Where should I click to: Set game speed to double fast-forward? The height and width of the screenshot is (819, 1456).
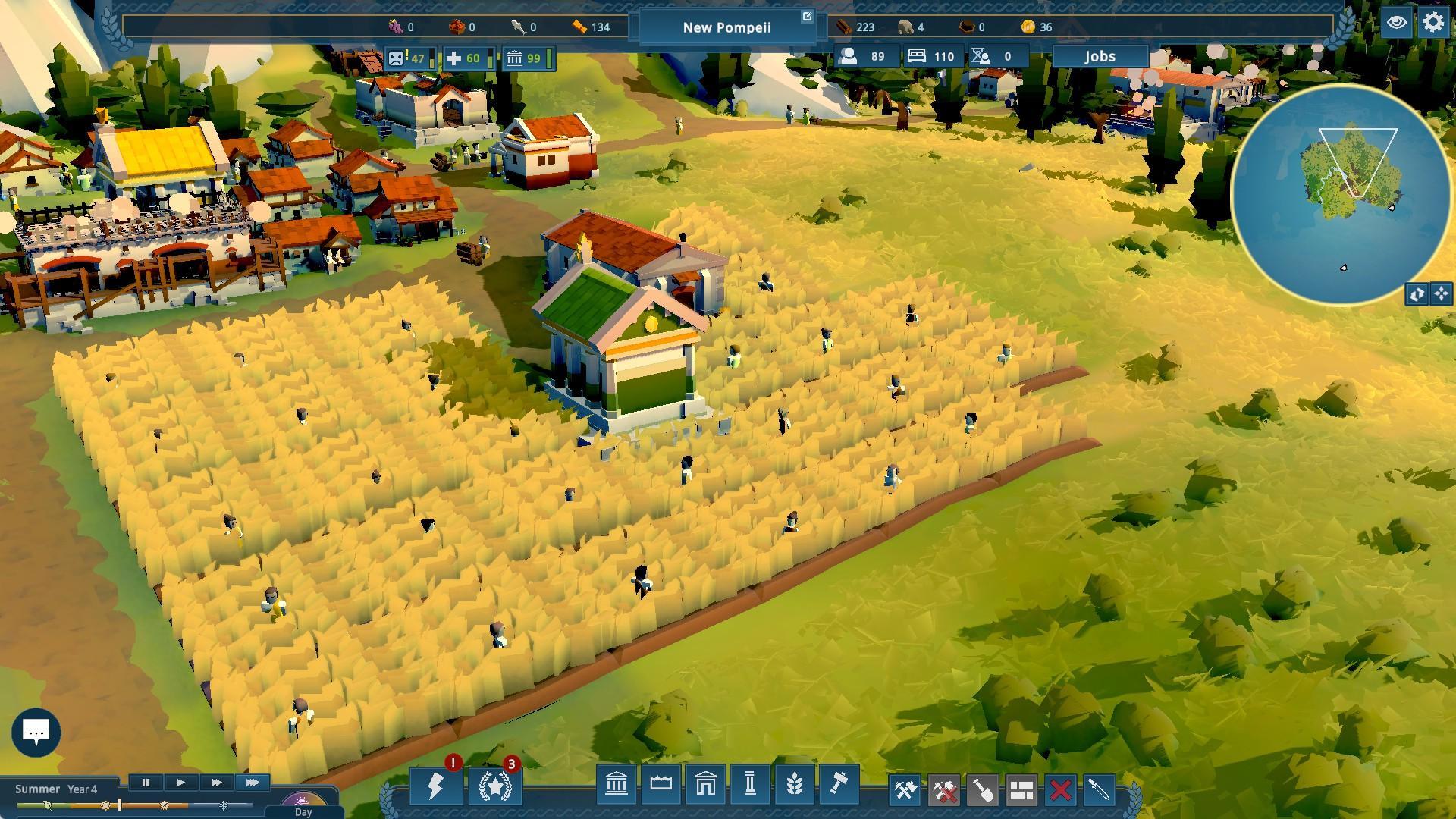[216, 783]
